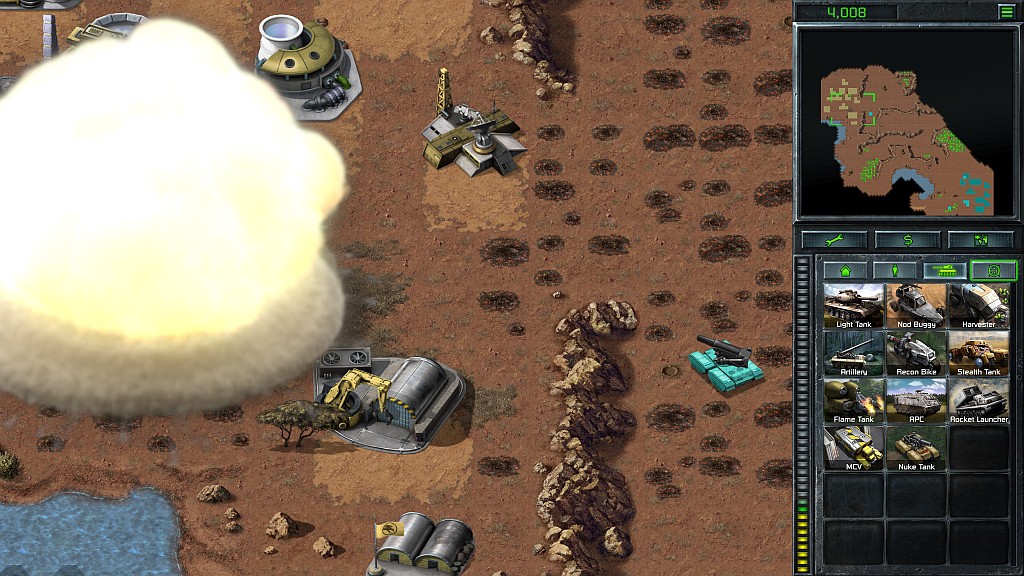Produce an Artillery unit
1024x576 pixels.
[854, 353]
